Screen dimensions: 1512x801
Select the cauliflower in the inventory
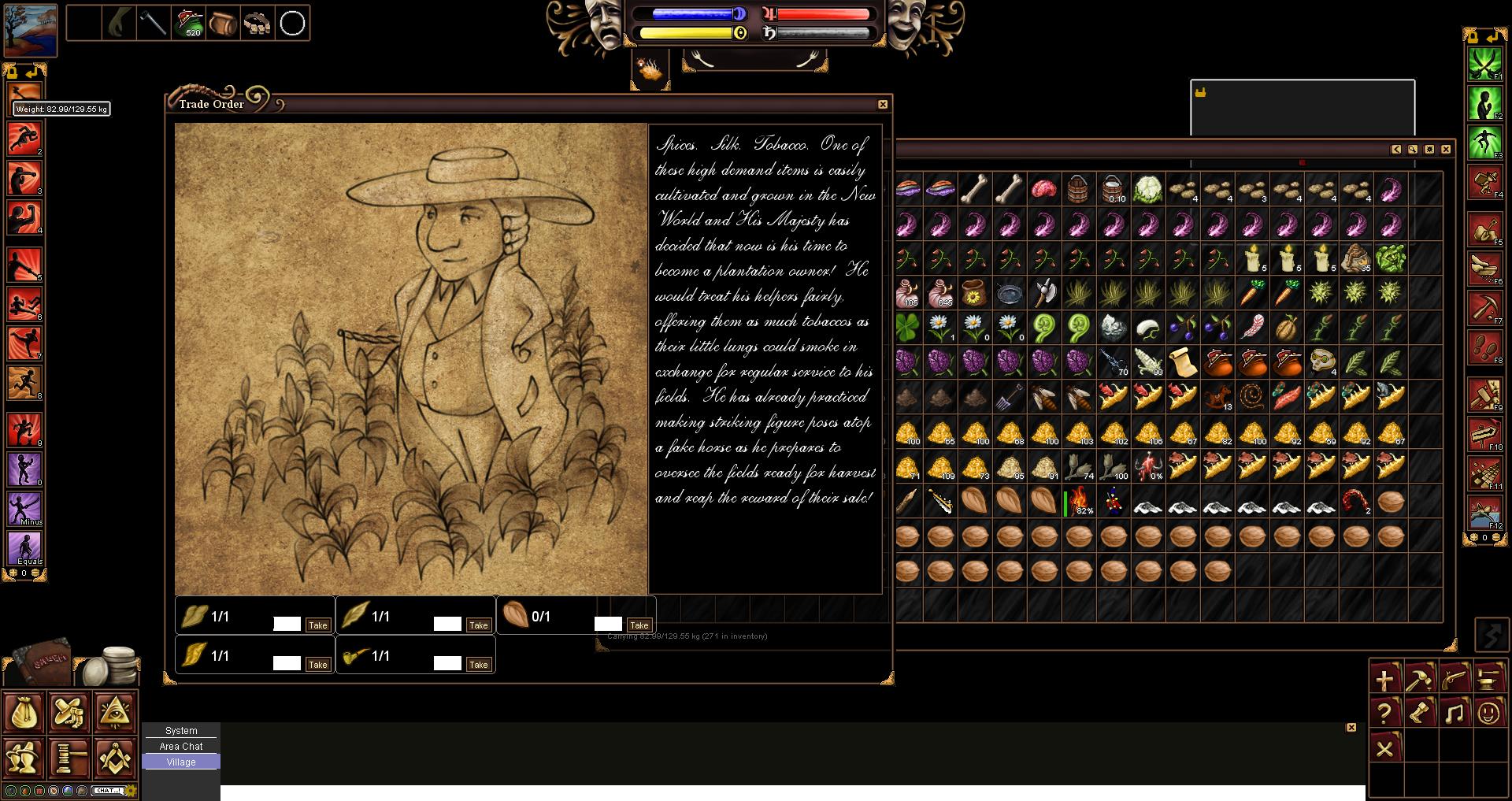tap(1147, 190)
